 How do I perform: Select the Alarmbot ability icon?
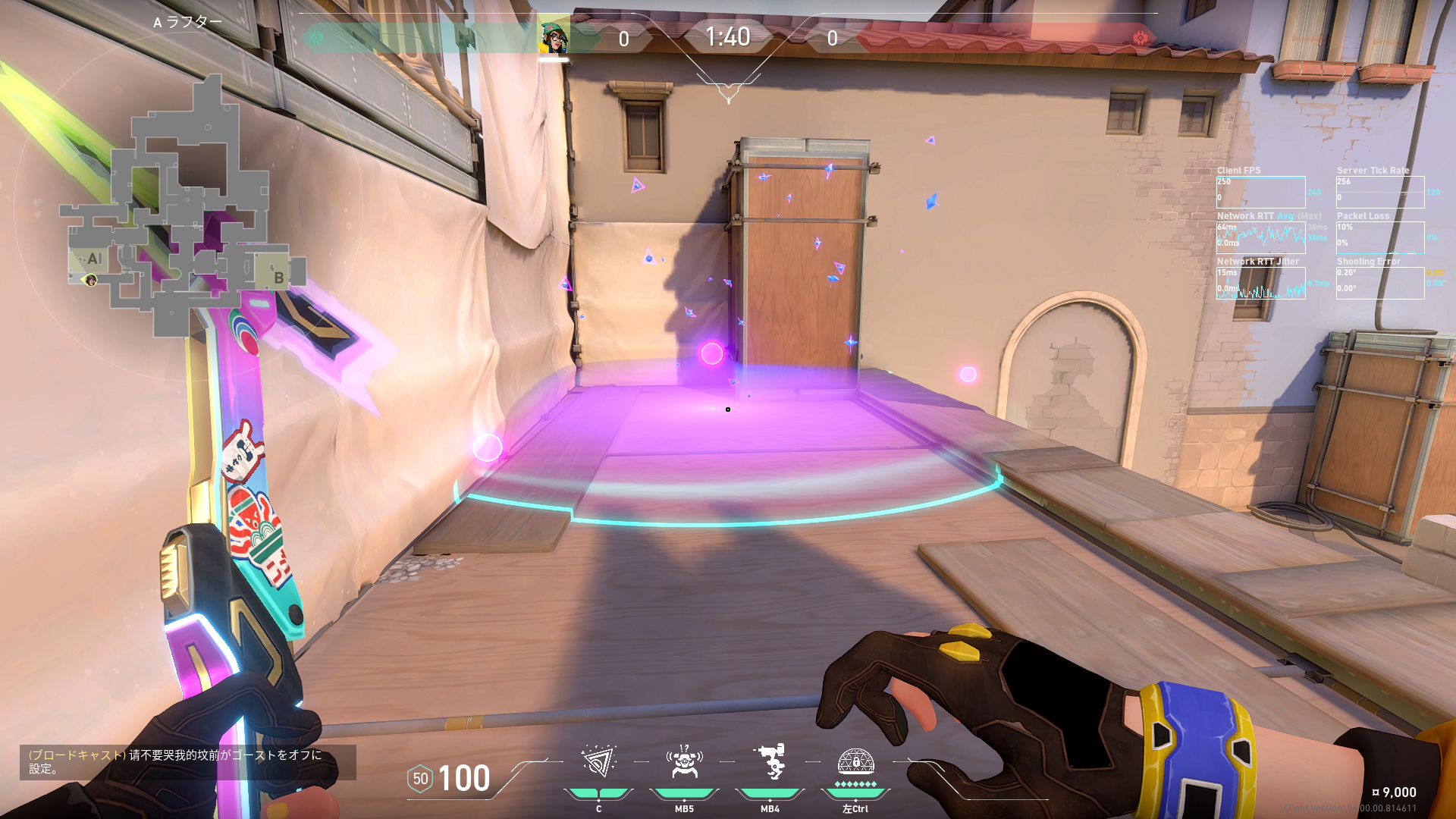[684, 762]
